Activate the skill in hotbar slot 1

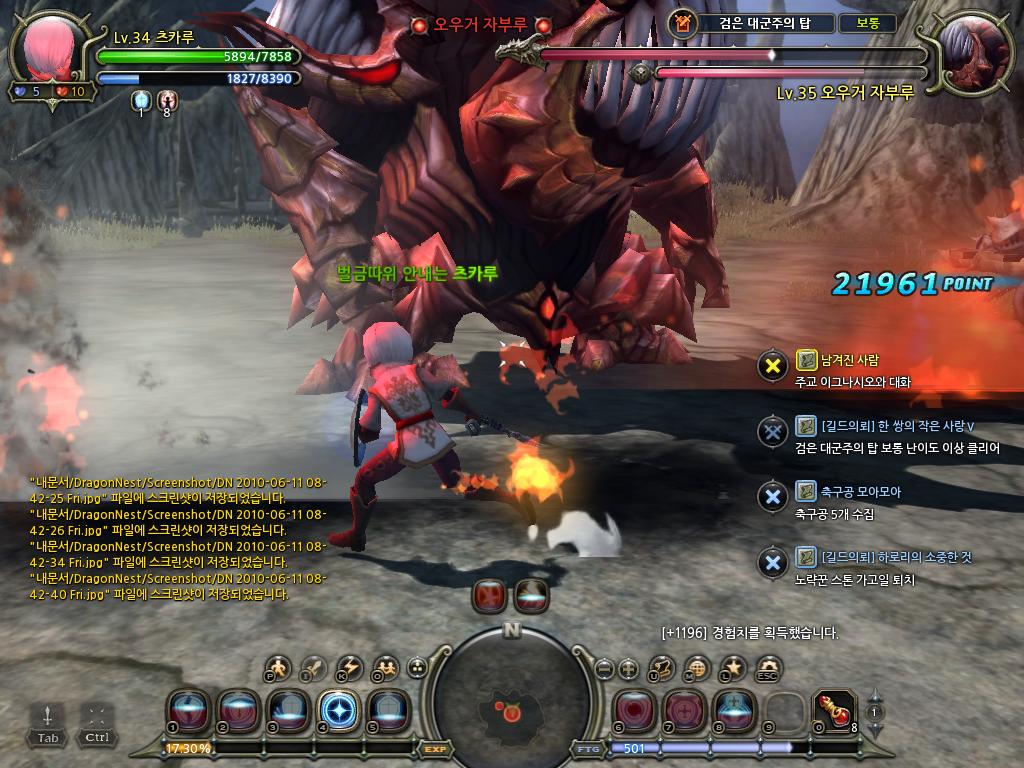pyautogui.click(x=186, y=710)
